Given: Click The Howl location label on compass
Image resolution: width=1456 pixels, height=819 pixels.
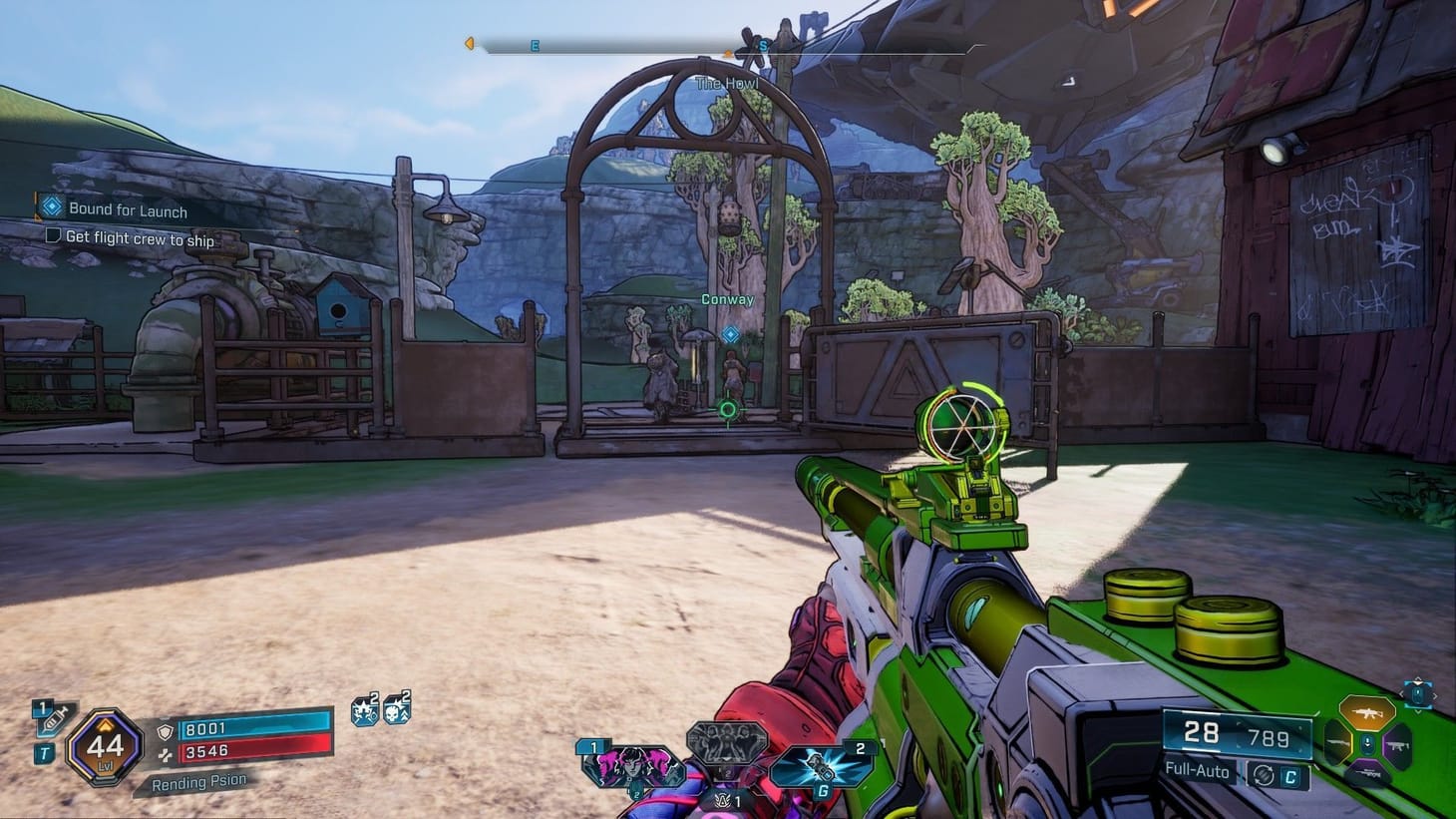Looking at the screenshot, I should pos(725,84).
